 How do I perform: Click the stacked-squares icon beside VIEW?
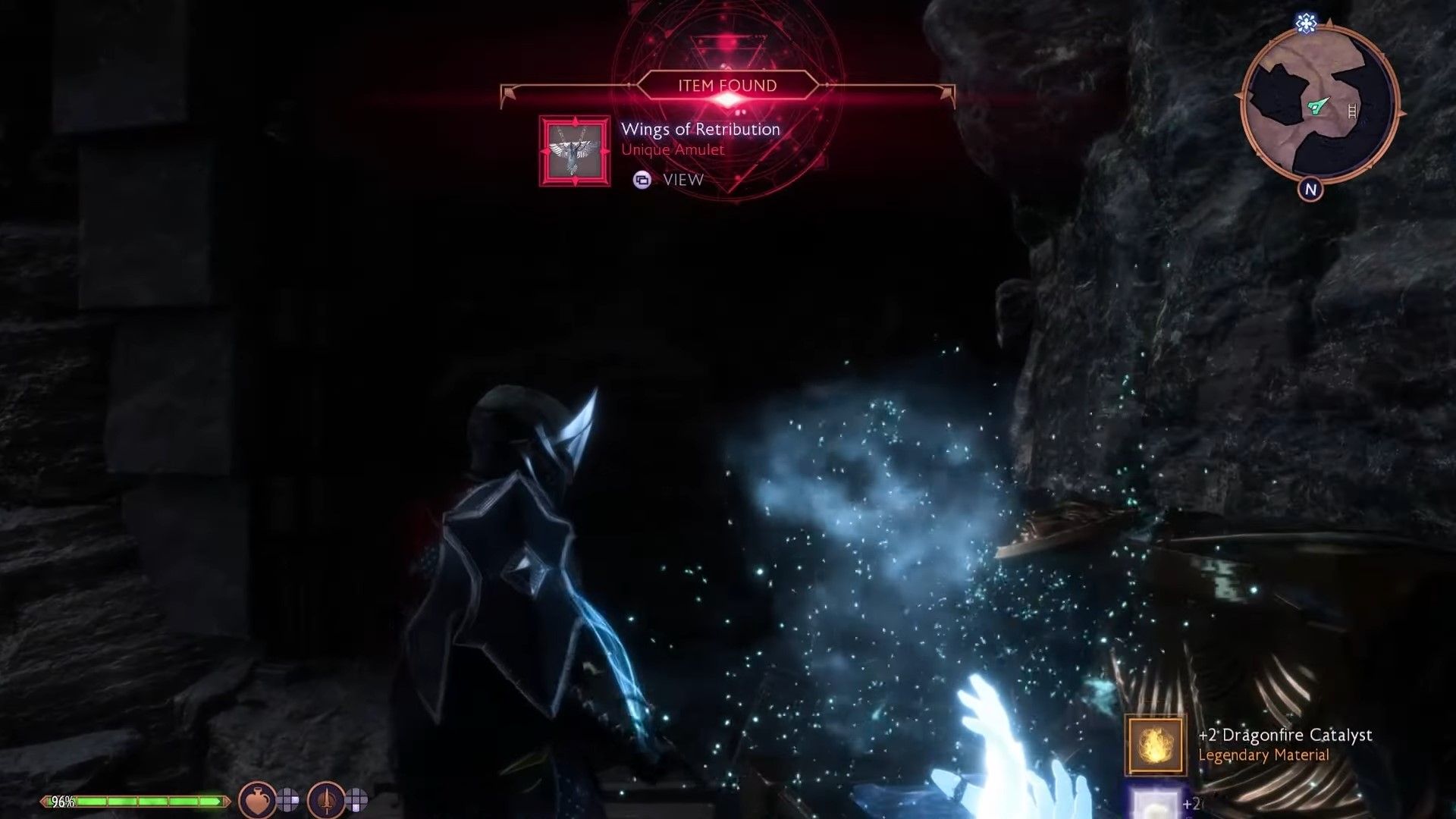(641, 180)
